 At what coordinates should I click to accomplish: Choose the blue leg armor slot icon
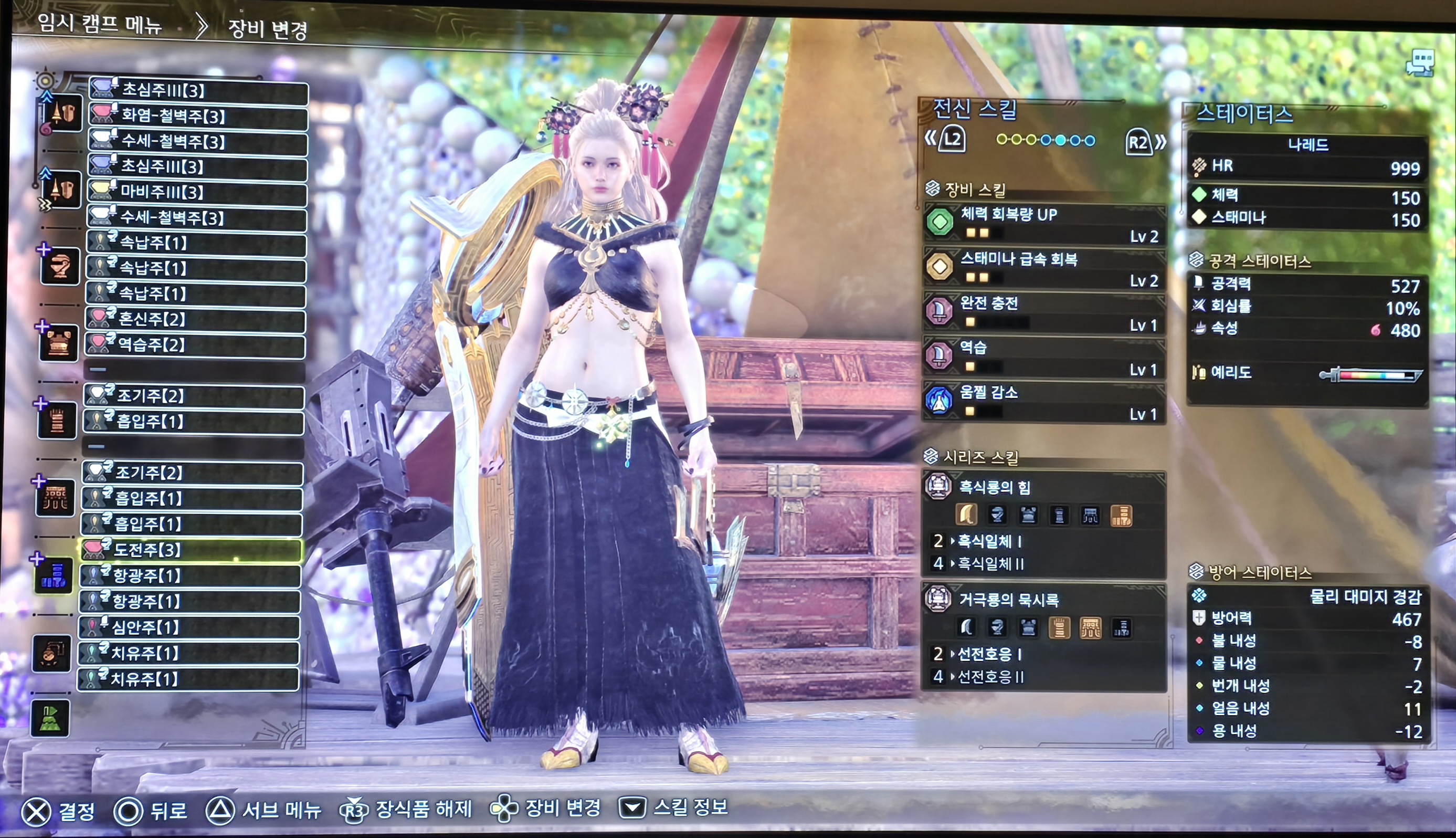[54, 575]
